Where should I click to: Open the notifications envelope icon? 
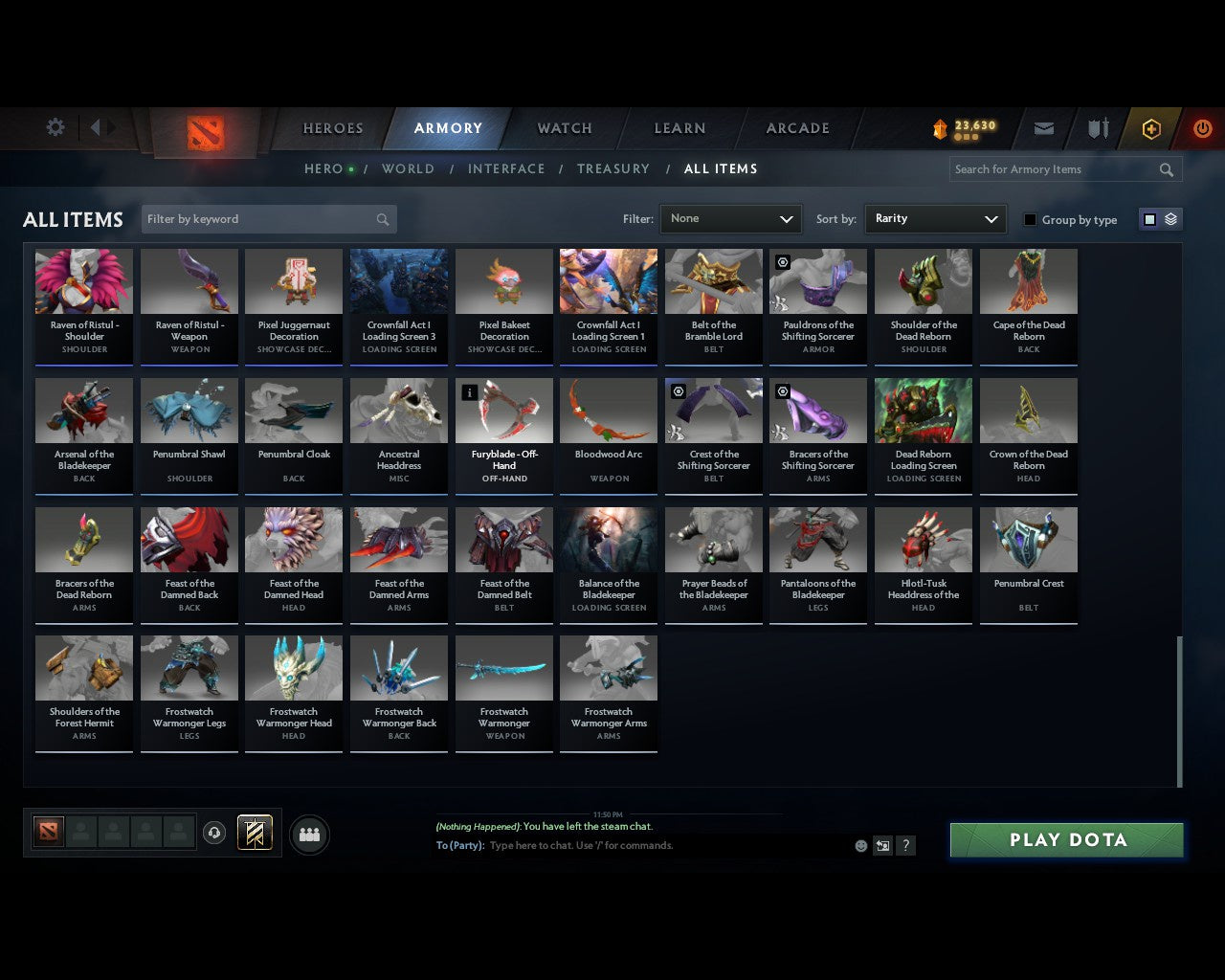[1043, 128]
